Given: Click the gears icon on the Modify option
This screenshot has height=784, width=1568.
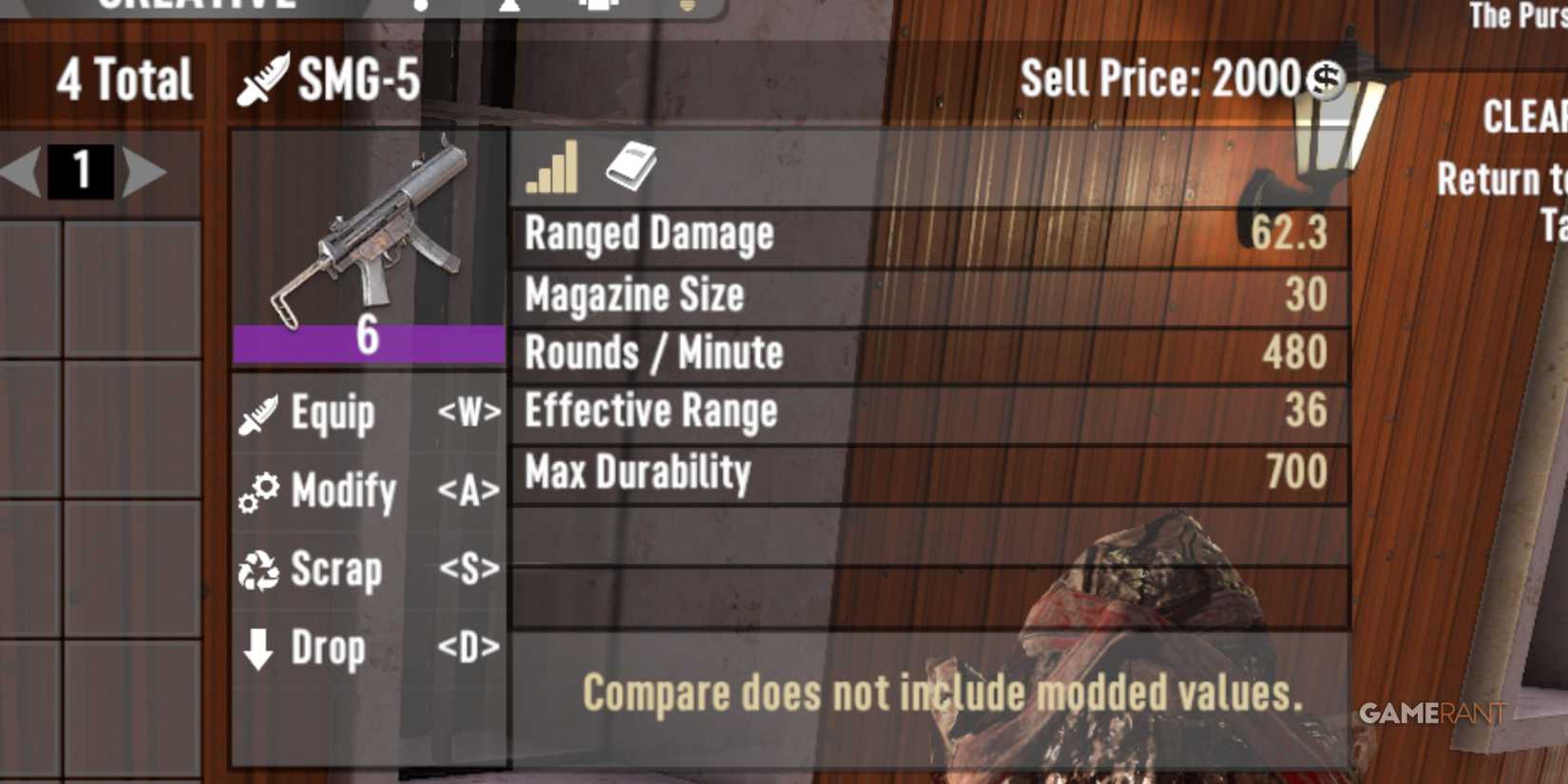Looking at the screenshot, I should point(258,491).
